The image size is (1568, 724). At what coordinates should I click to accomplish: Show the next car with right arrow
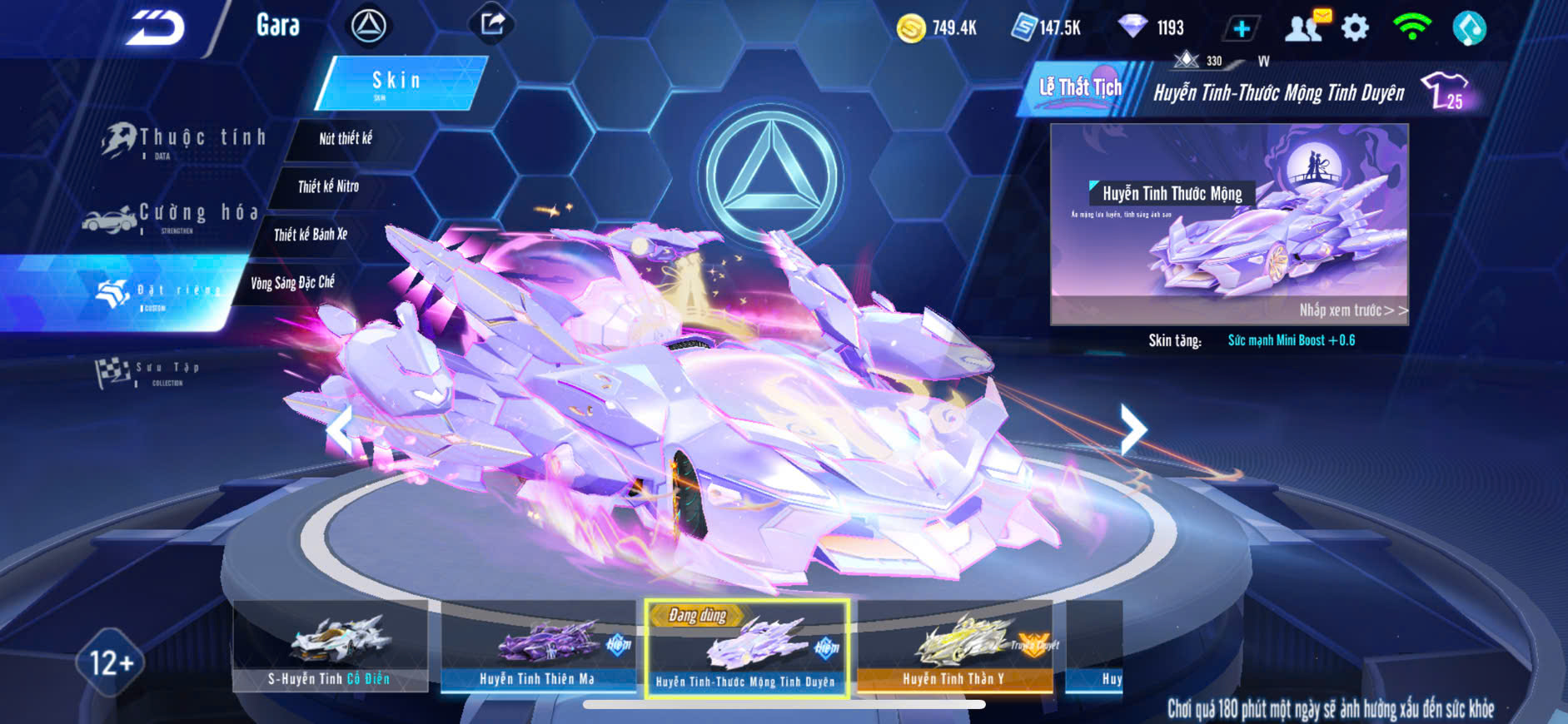(1132, 429)
